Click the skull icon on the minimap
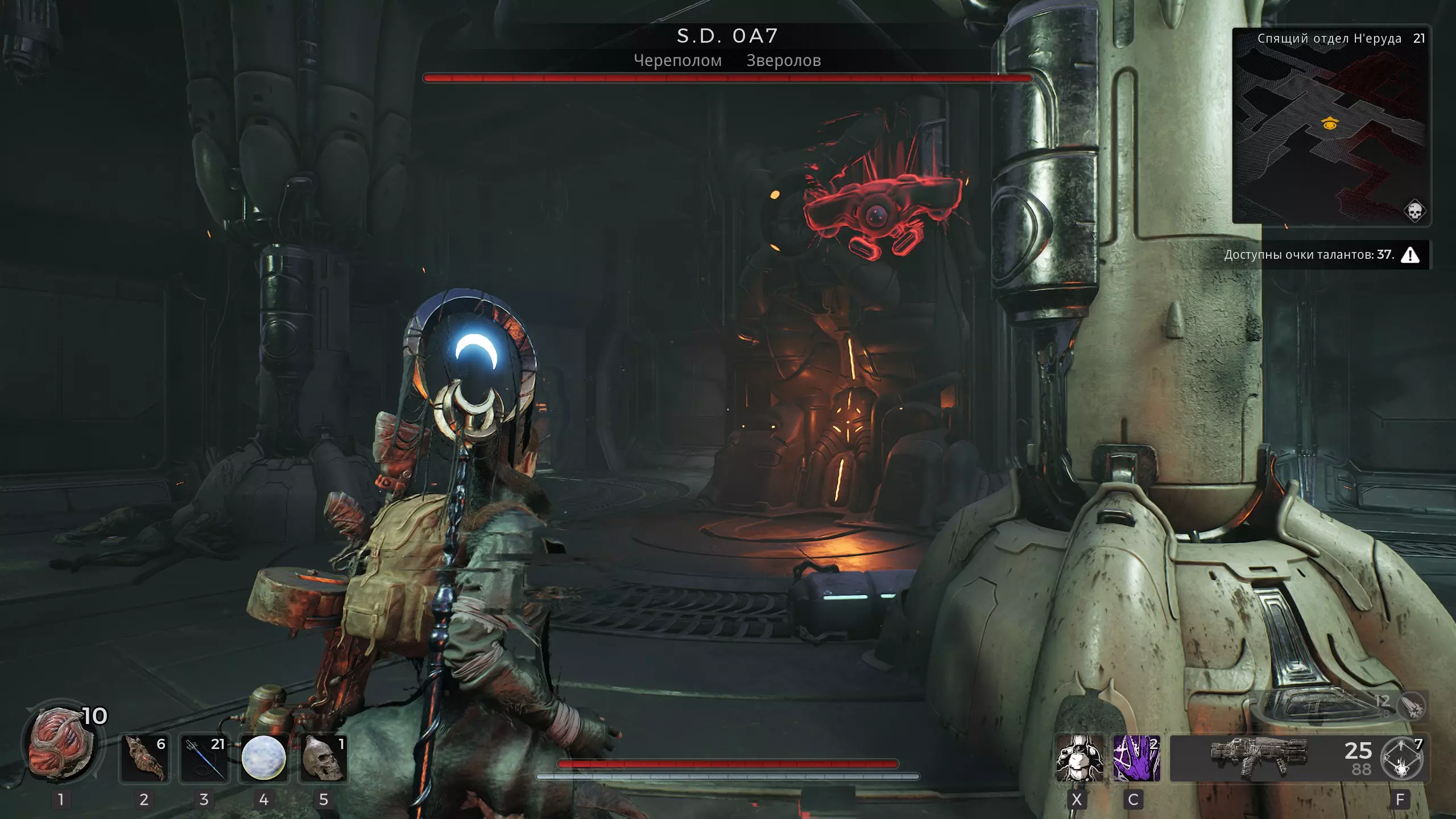The width and height of the screenshot is (1456, 819). (x=1414, y=211)
